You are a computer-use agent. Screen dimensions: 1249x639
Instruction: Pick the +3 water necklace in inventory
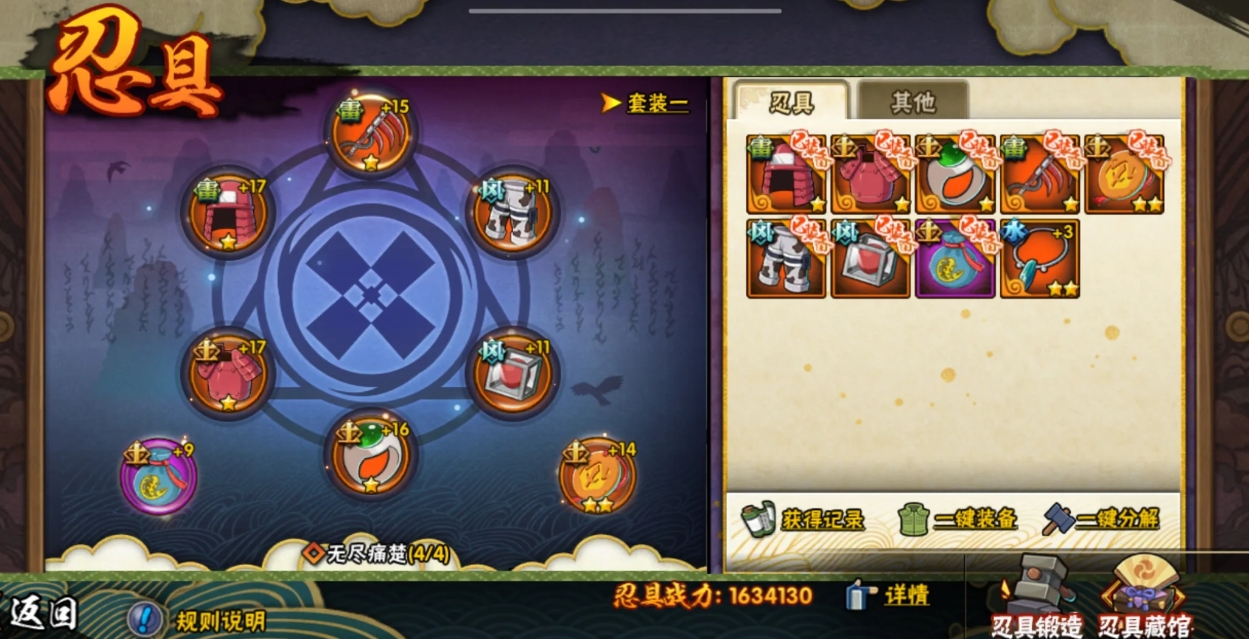point(1039,259)
